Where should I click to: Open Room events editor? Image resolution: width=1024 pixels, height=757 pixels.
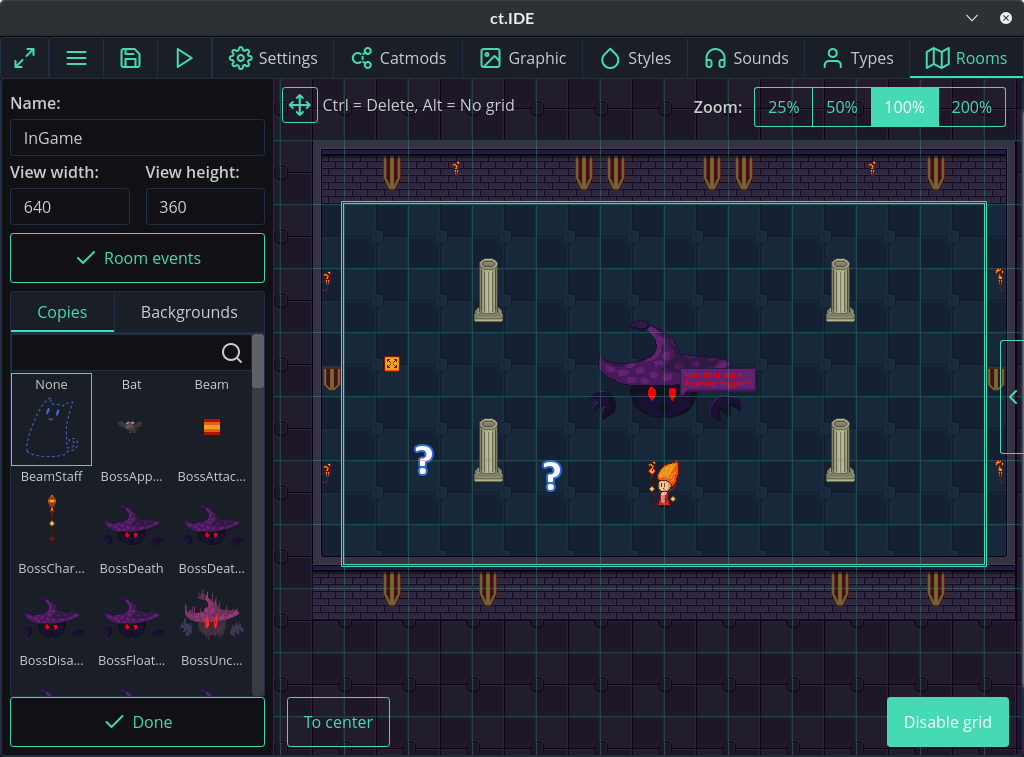coord(138,258)
